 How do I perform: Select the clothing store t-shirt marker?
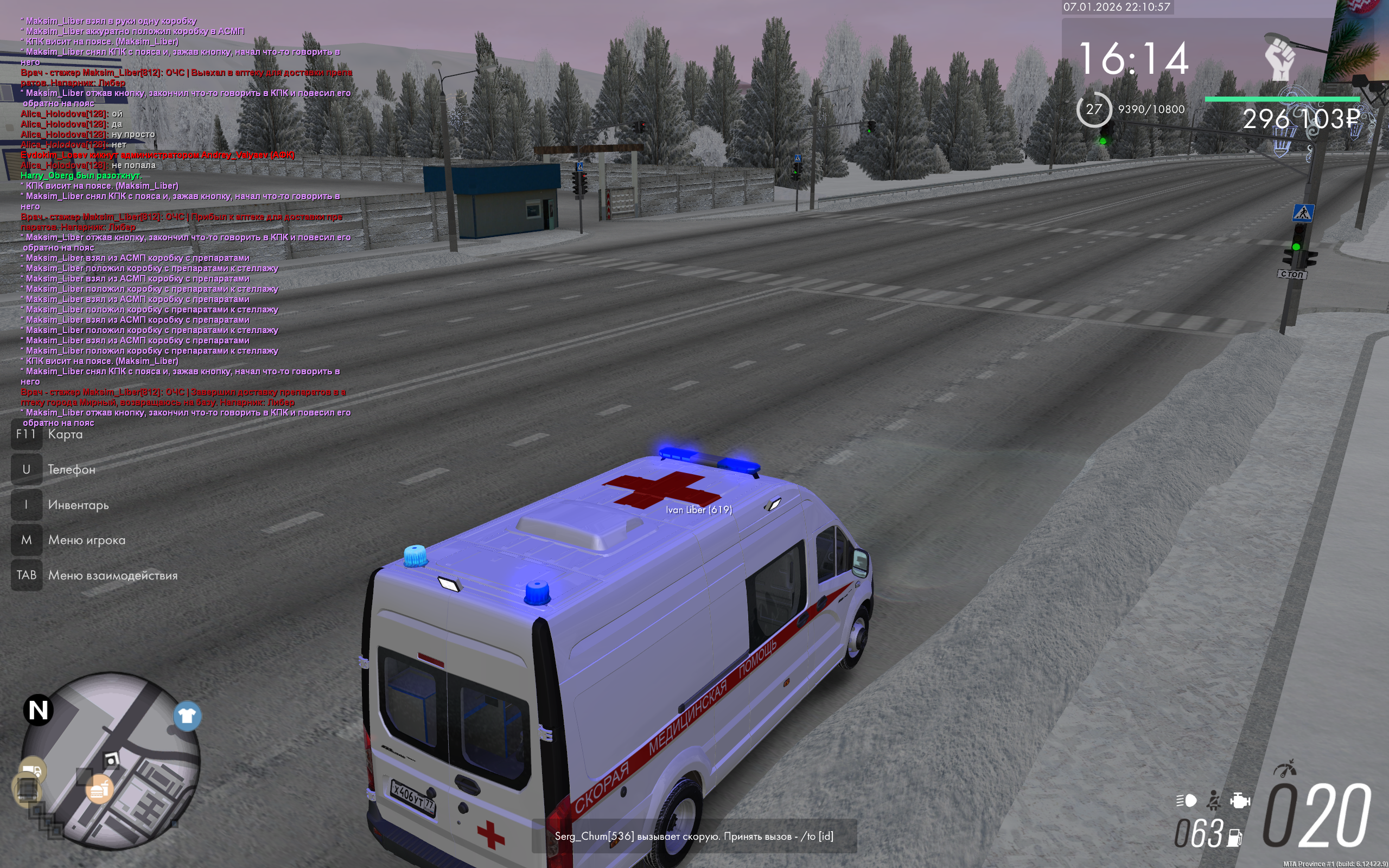coord(187,716)
